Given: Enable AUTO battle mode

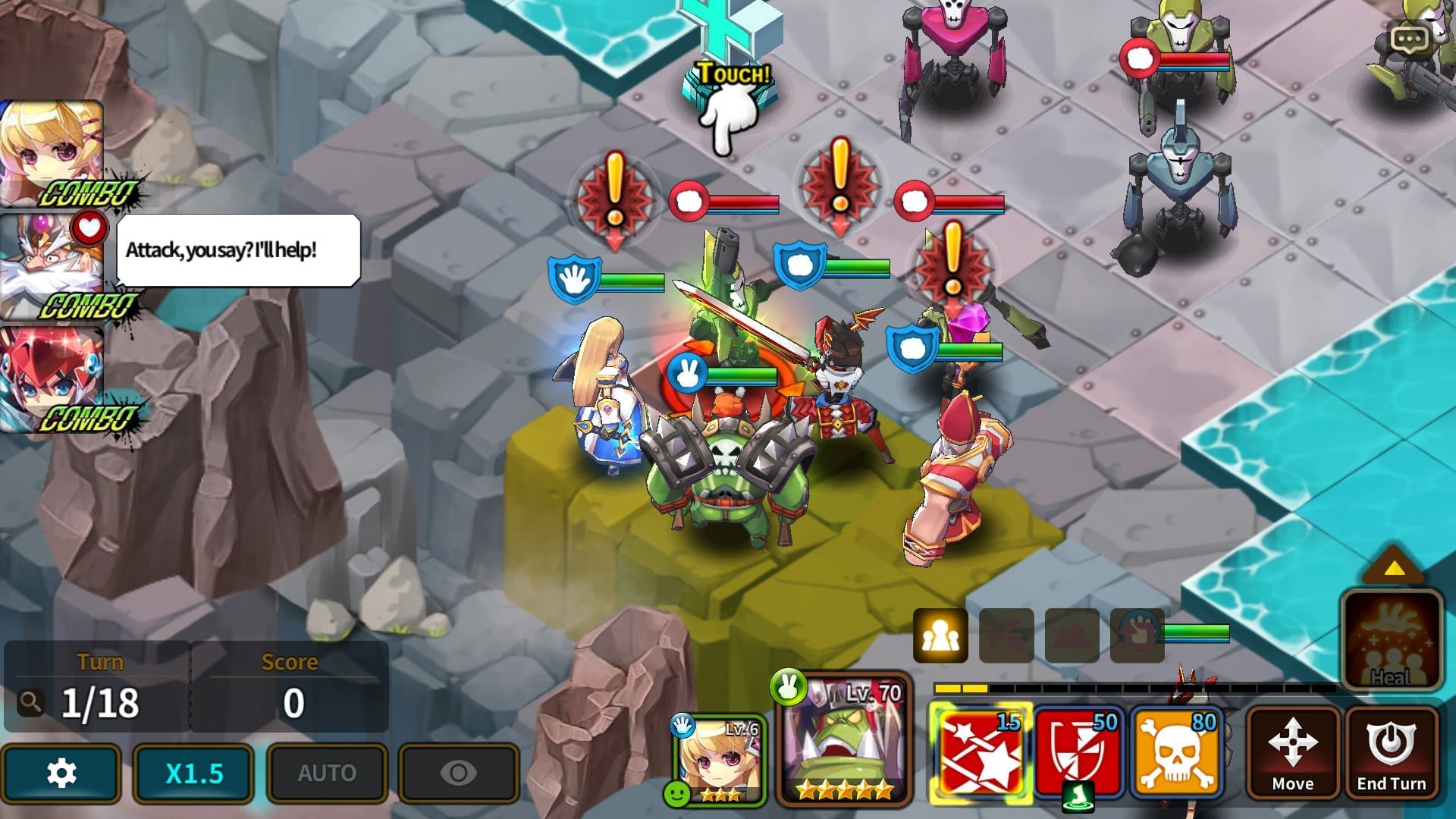Looking at the screenshot, I should (327, 773).
